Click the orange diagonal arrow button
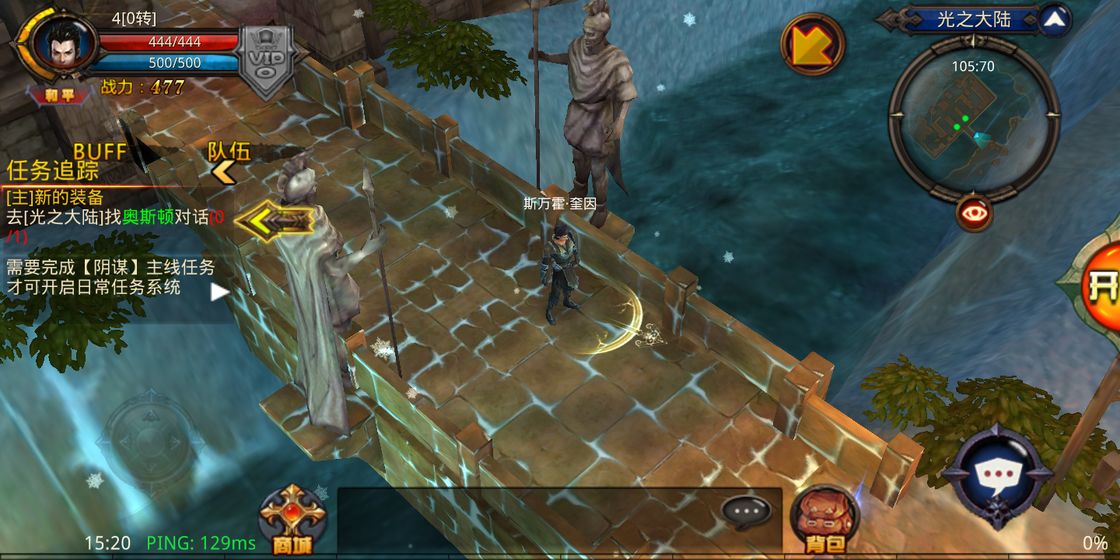This screenshot has width=1120, height=560. 812,44
